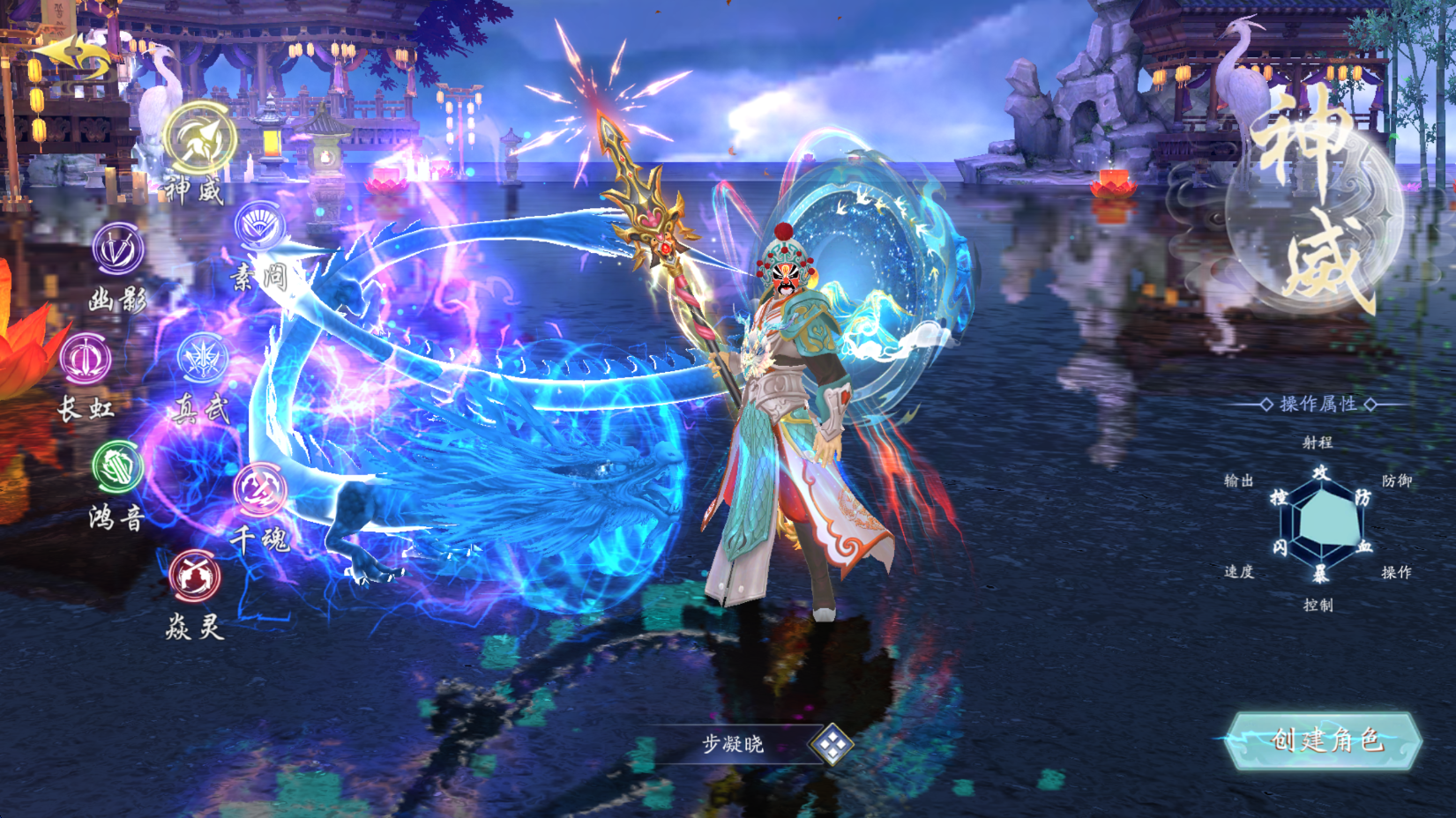Choose the 真武 class icon
The image size is (1456, 818).
[x=203, y=358]
